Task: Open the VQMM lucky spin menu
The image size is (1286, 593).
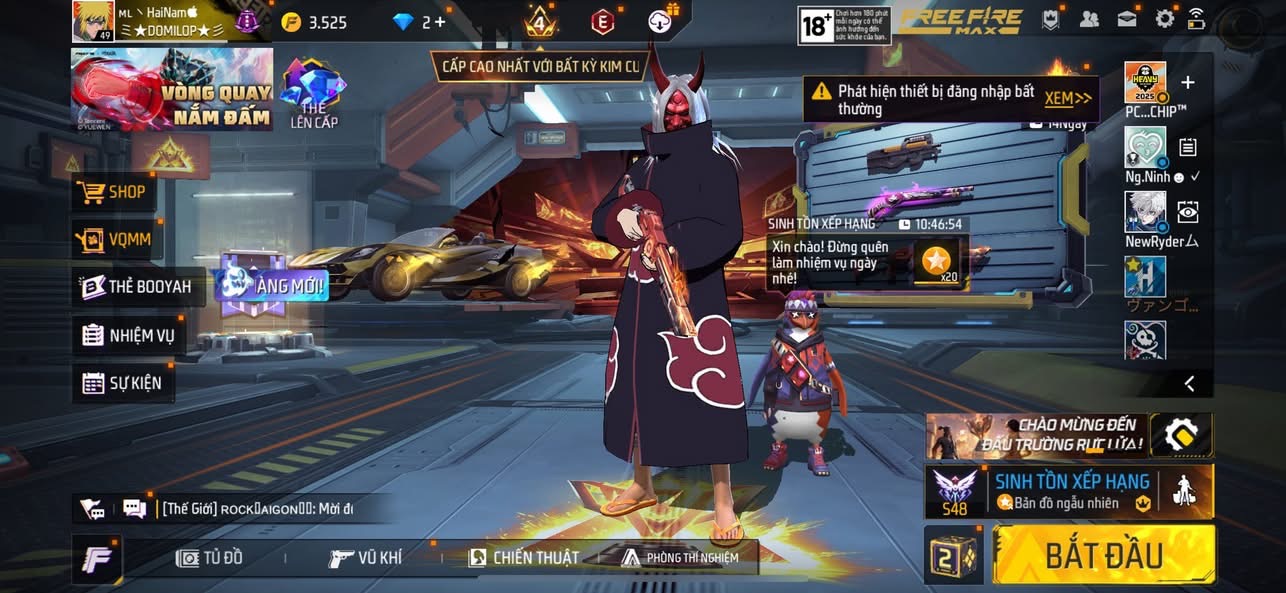Action: tap(114, 240)
